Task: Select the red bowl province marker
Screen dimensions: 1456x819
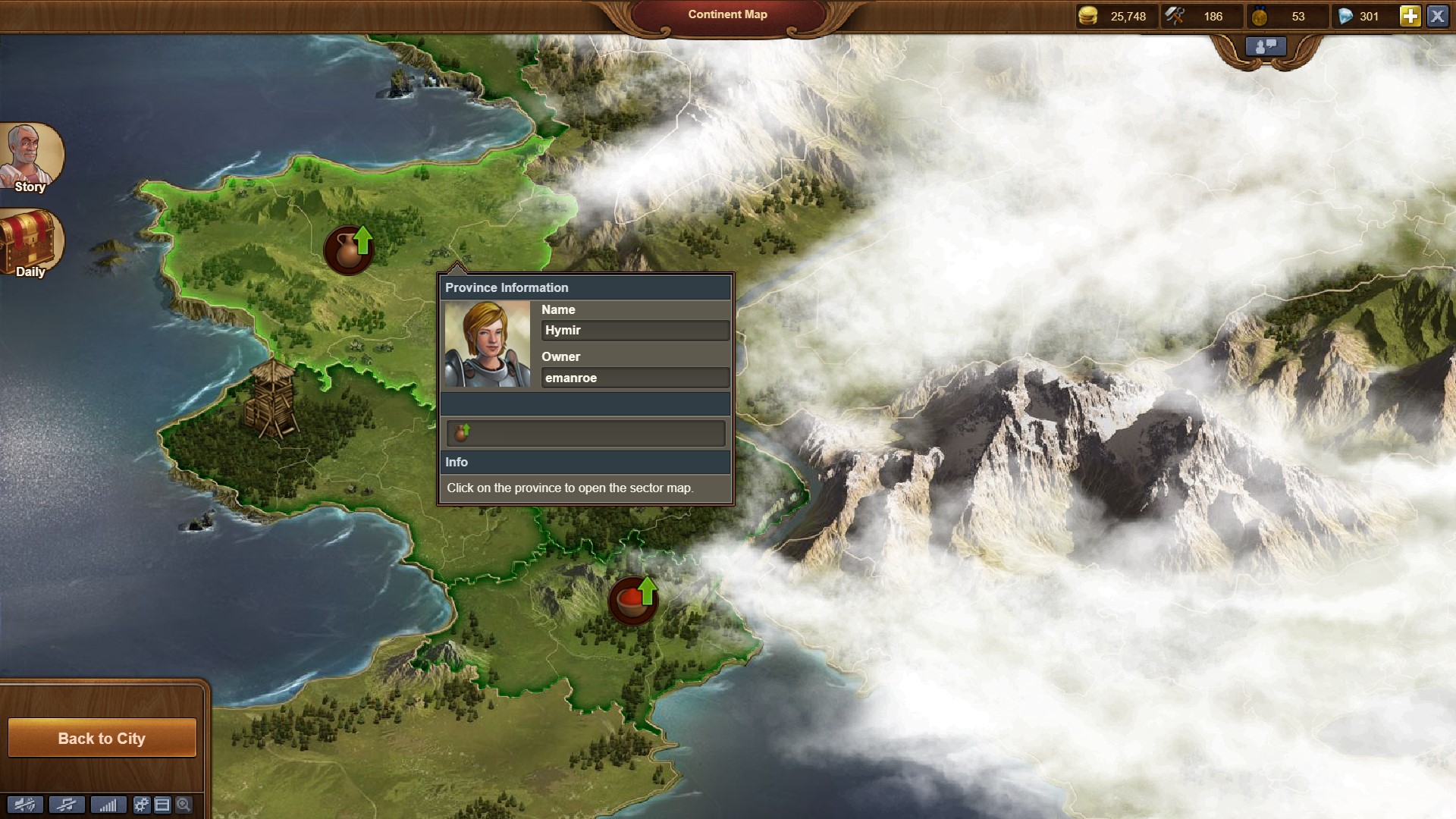Action: tap(632, 601)
